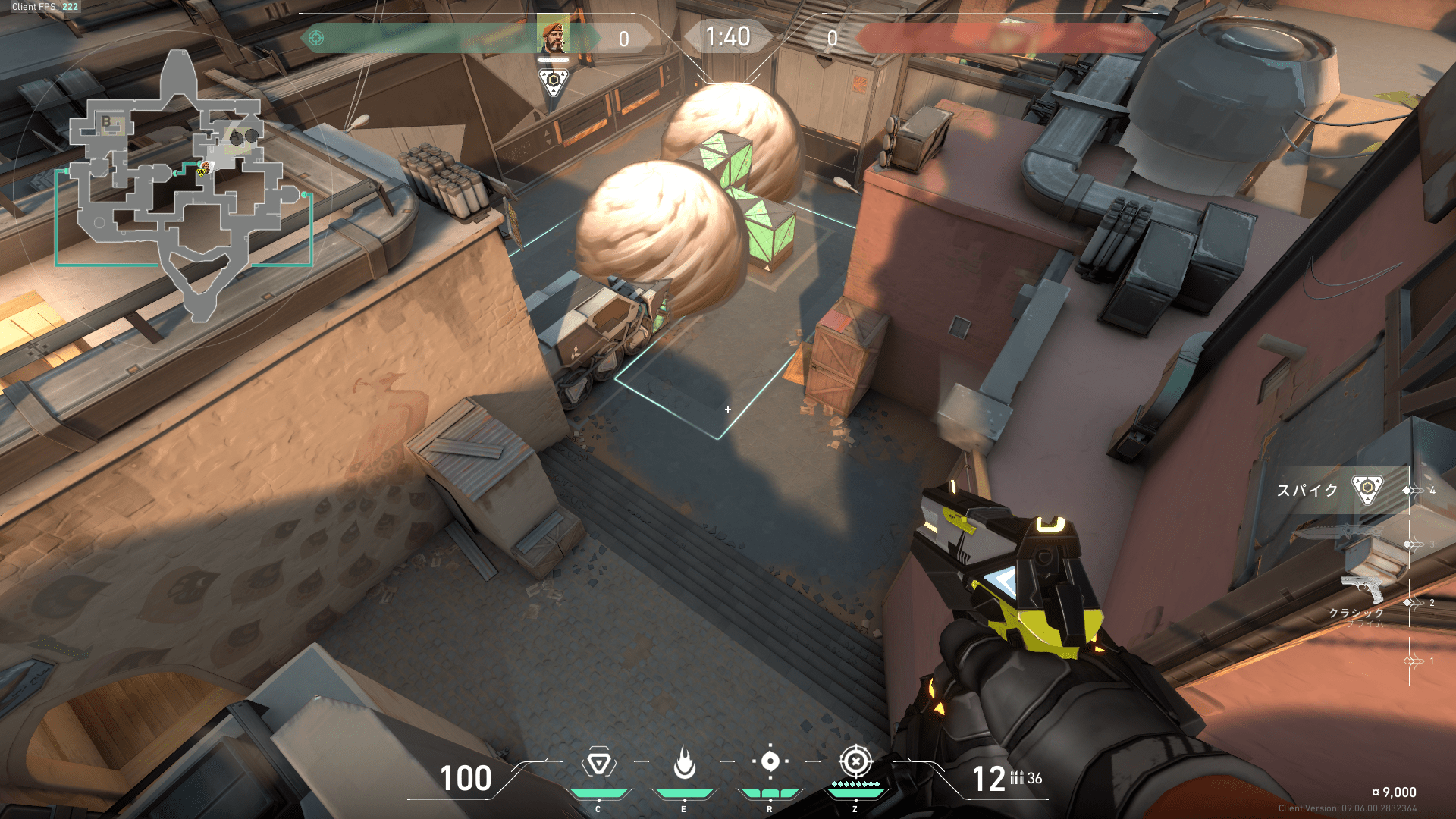The height and width of the screenshot is (819, 1456).
Task: Click the spike carrier icon below the portrait
Action: (x=554, y=80)
